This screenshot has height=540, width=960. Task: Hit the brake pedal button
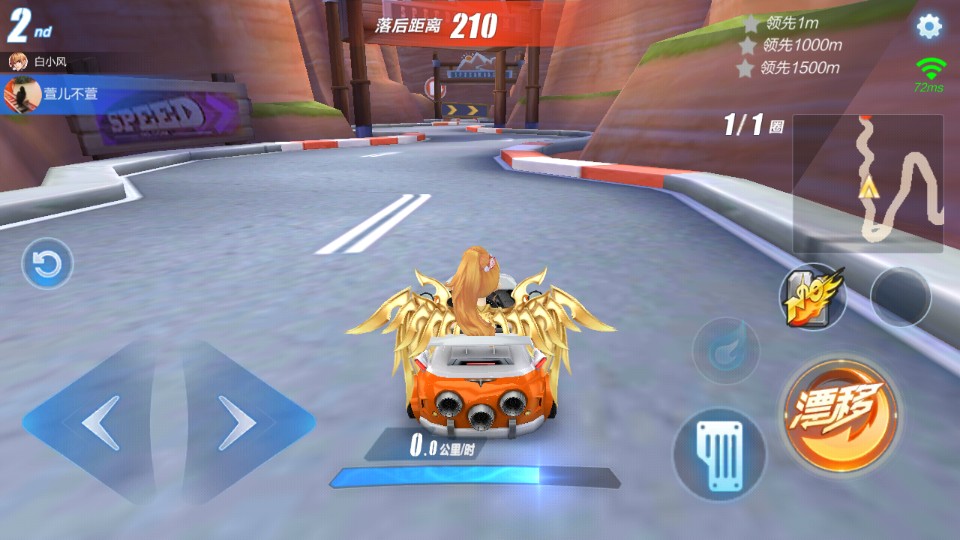click(719, 454)
